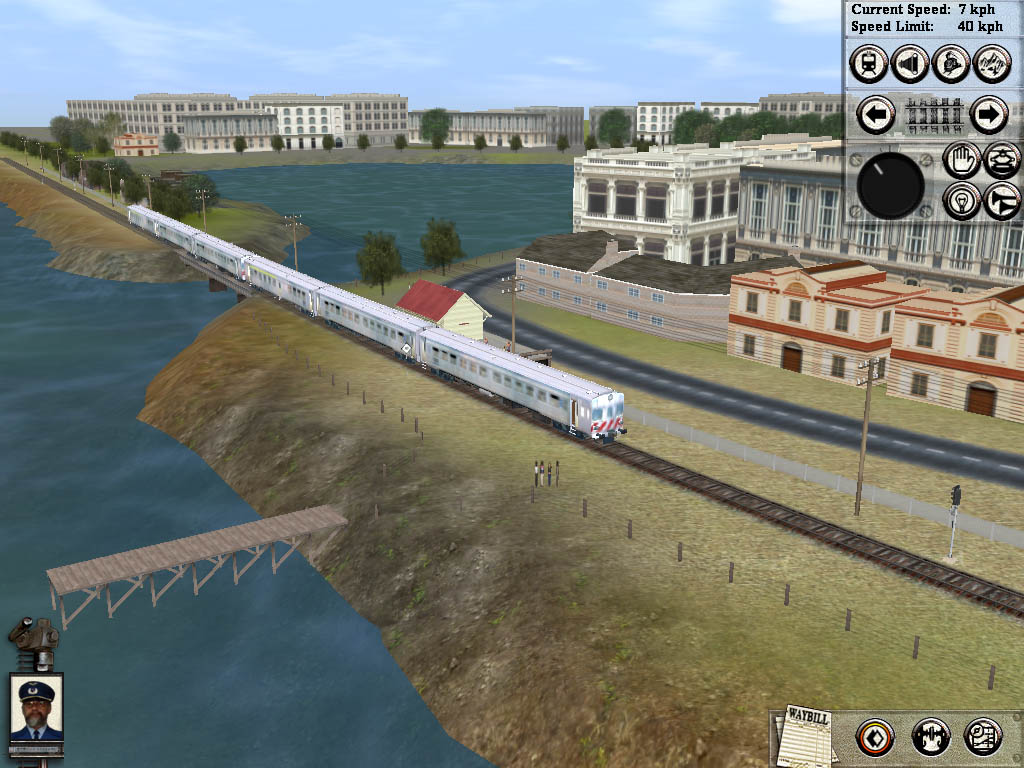This screenshot has height=768, width=1024.
Task: Open the Waybill papers
Action: point(804,735)
